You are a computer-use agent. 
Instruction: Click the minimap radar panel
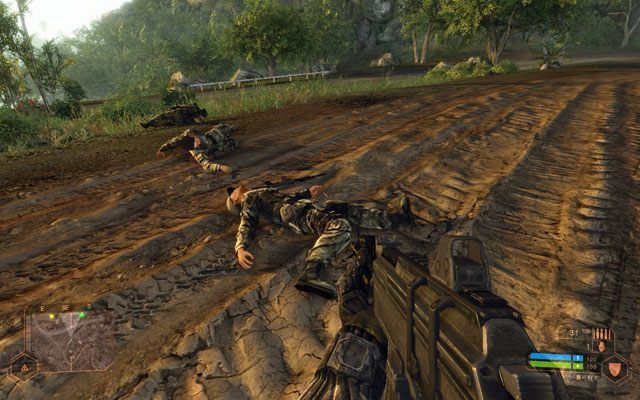(68, 342)
